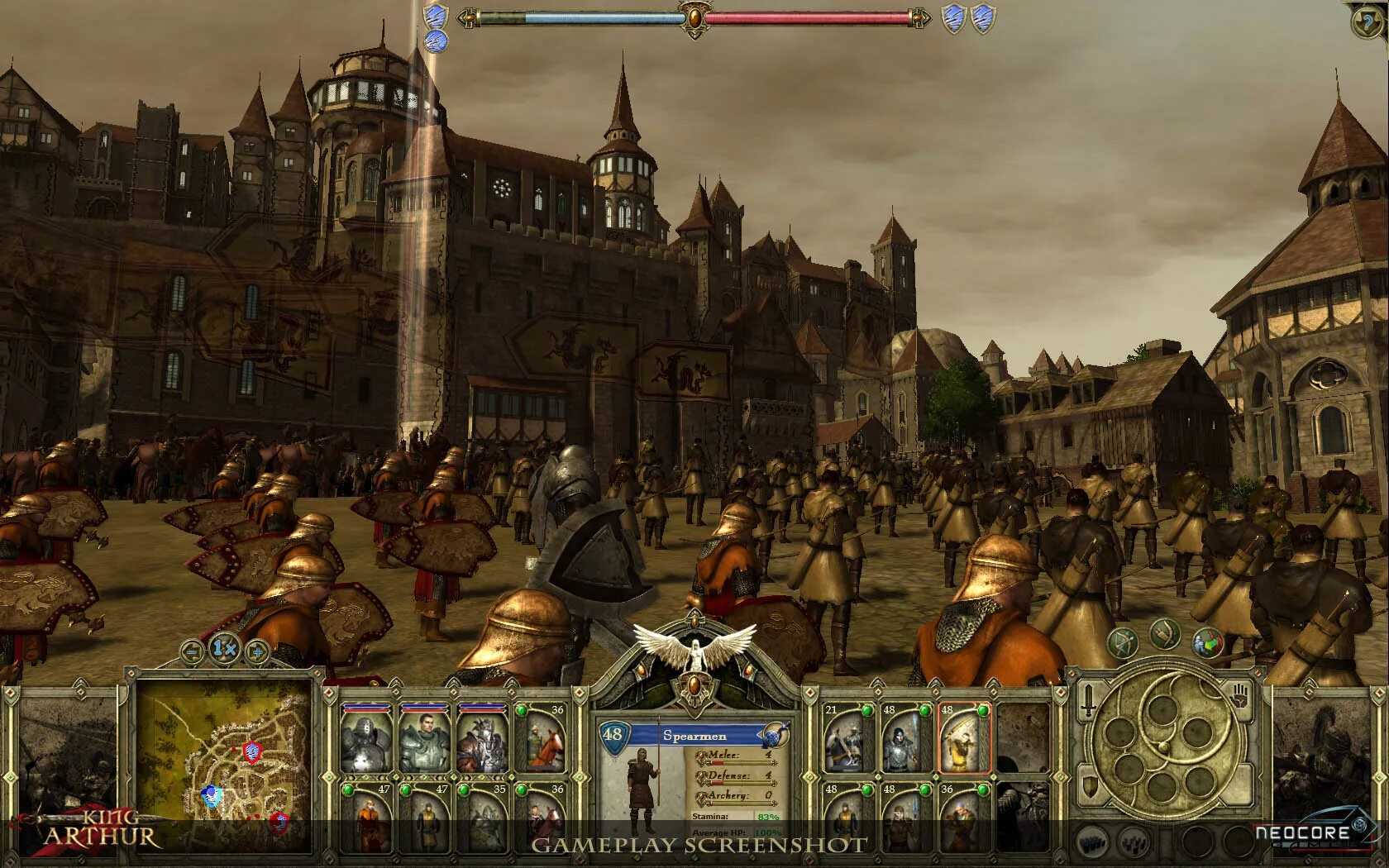This screenshot has width=1389, height=868.
Task: Click the soldier with colored flags icon
Action: (x=1207, y=642)
